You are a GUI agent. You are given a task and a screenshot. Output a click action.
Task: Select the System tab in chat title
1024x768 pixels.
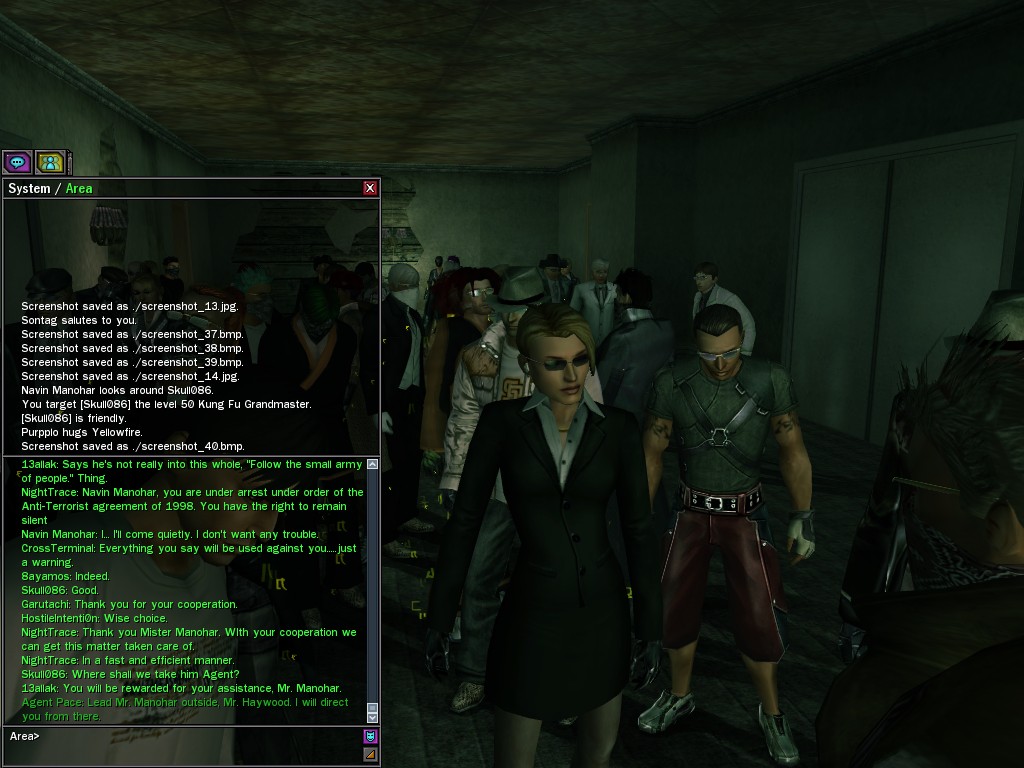pyautogui.click(x=29, y=188)
